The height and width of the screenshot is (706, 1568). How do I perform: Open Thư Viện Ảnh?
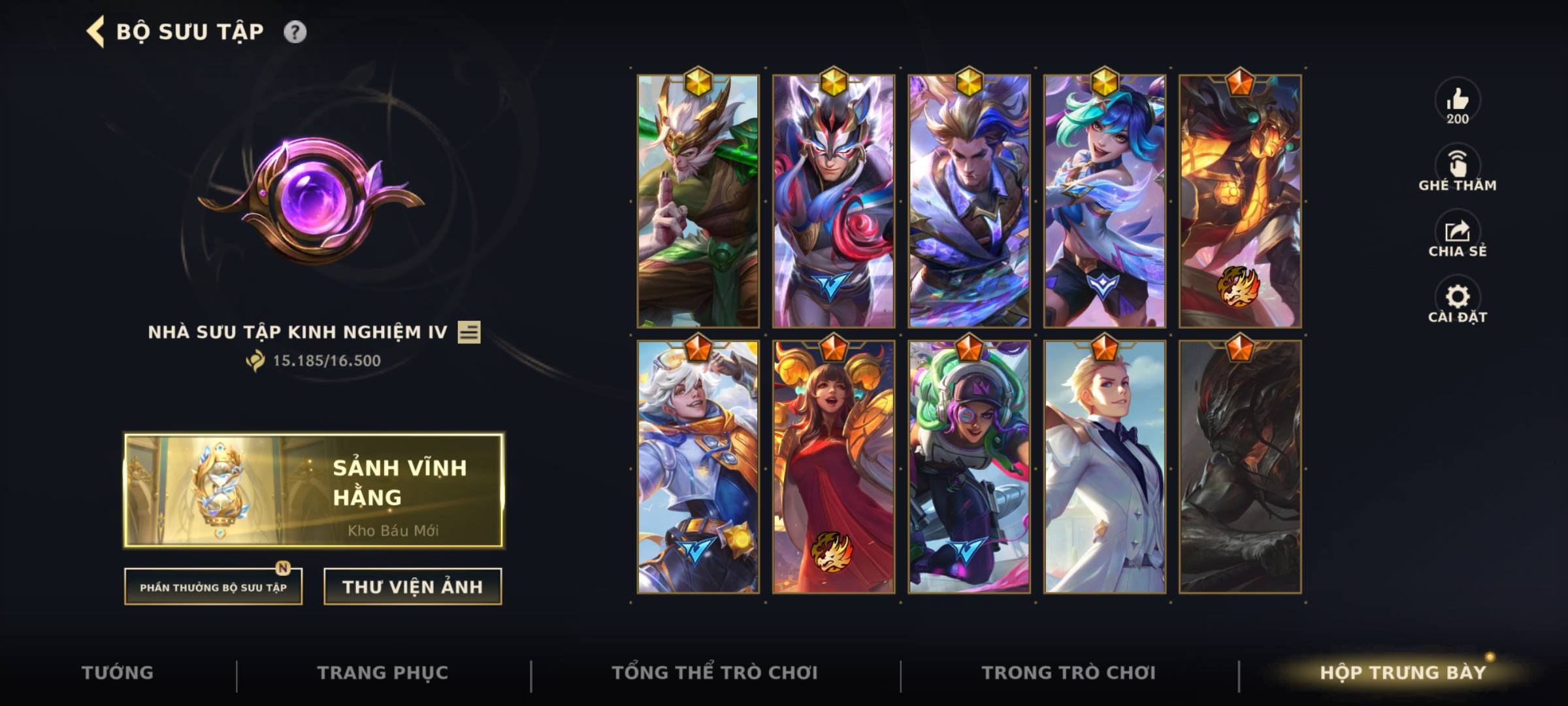pos(412,586)
